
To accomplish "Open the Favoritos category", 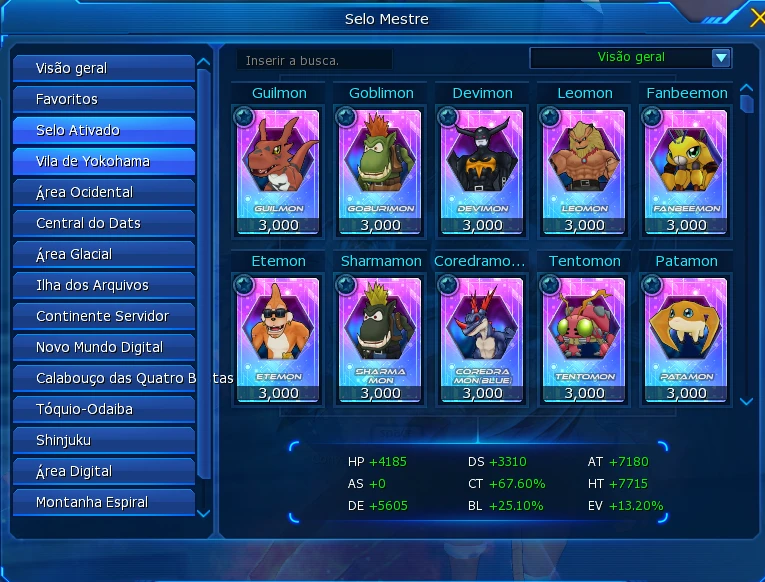I will pyautogui.click(x=103, y=99).
